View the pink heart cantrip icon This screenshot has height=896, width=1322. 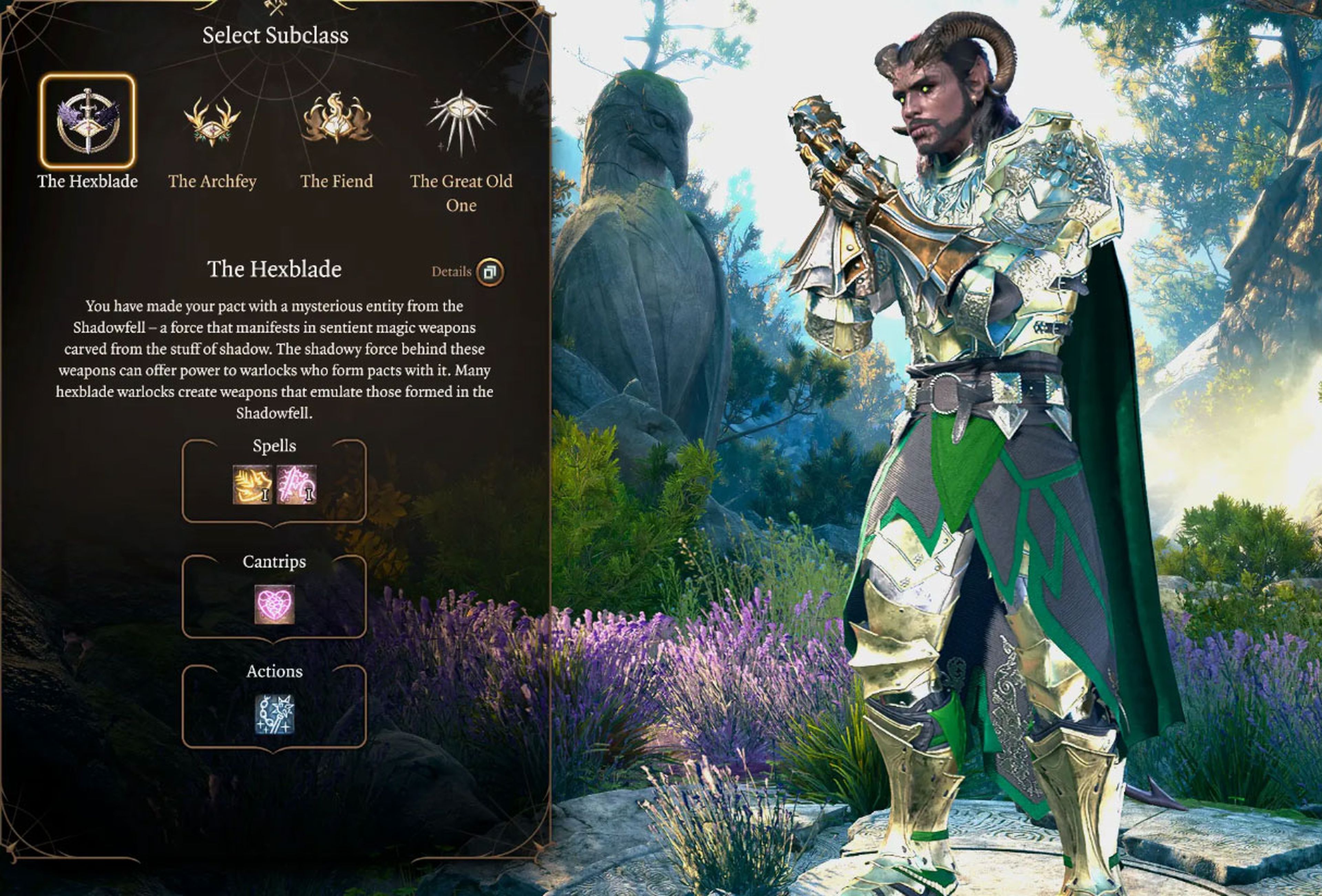(274, 604)
